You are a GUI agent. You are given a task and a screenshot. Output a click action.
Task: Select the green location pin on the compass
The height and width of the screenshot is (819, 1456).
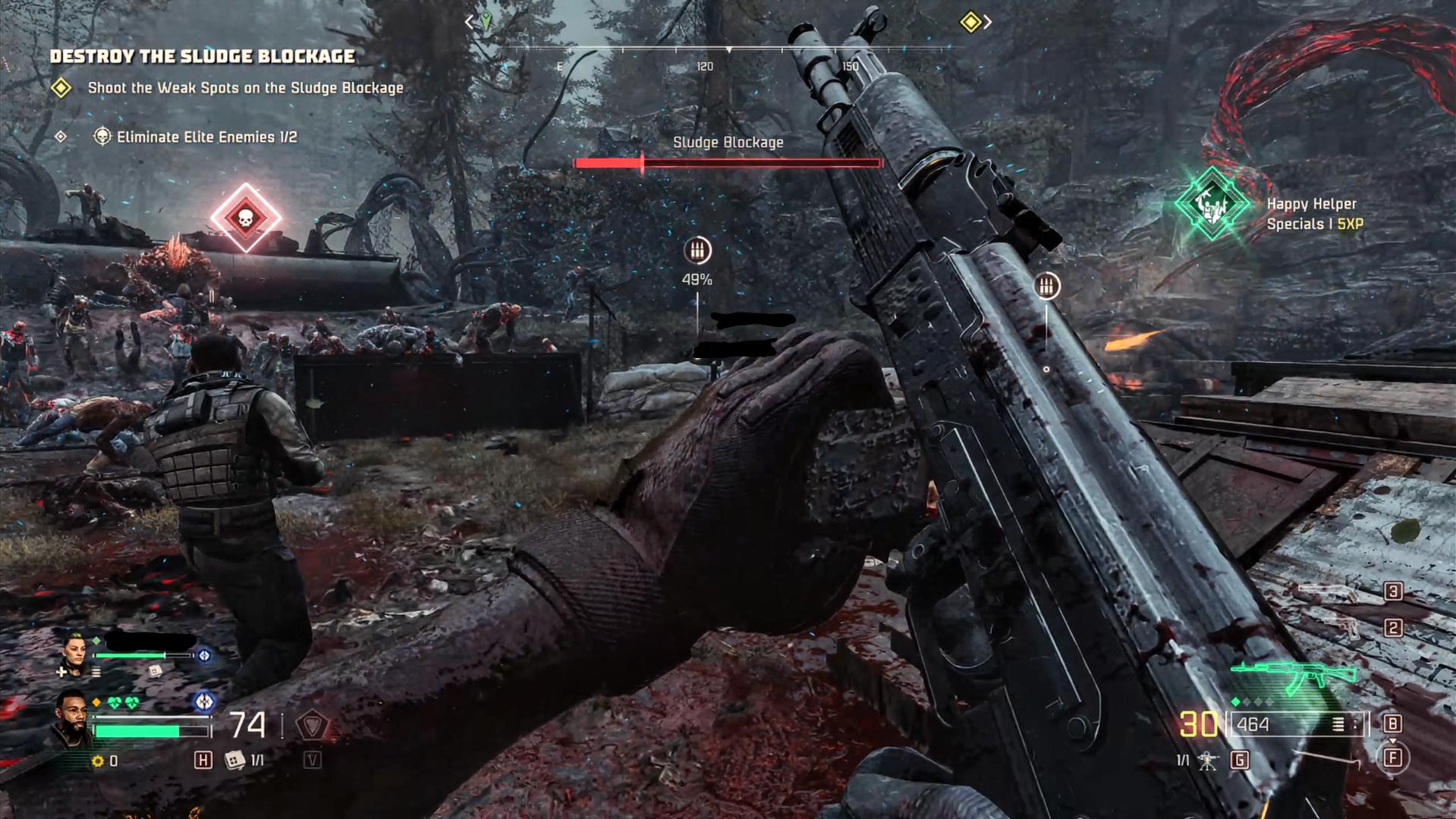[486, 21]
